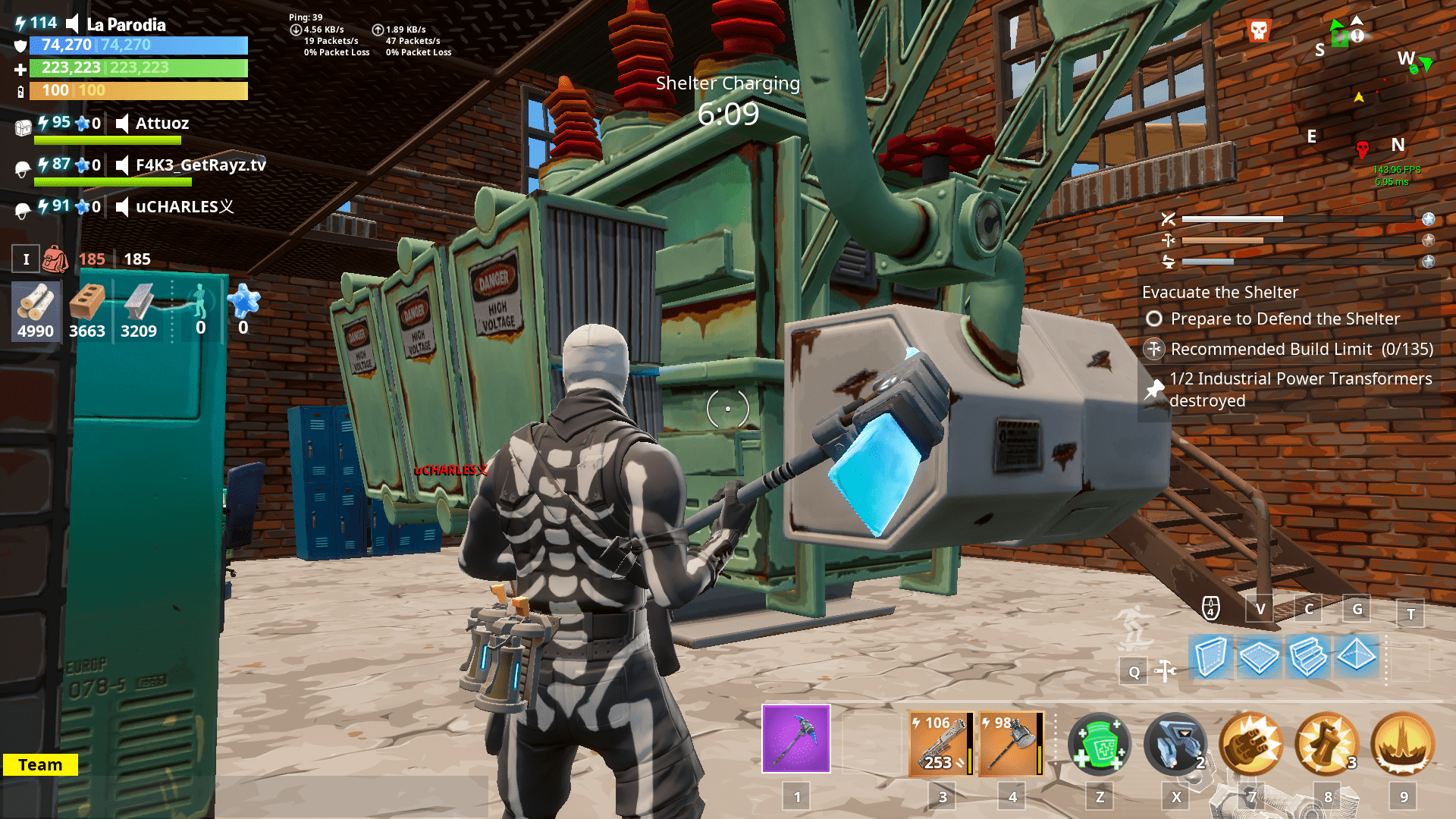Activate the Med Kit gadget on Z
1456x819 pixels.
point(1099,745)
